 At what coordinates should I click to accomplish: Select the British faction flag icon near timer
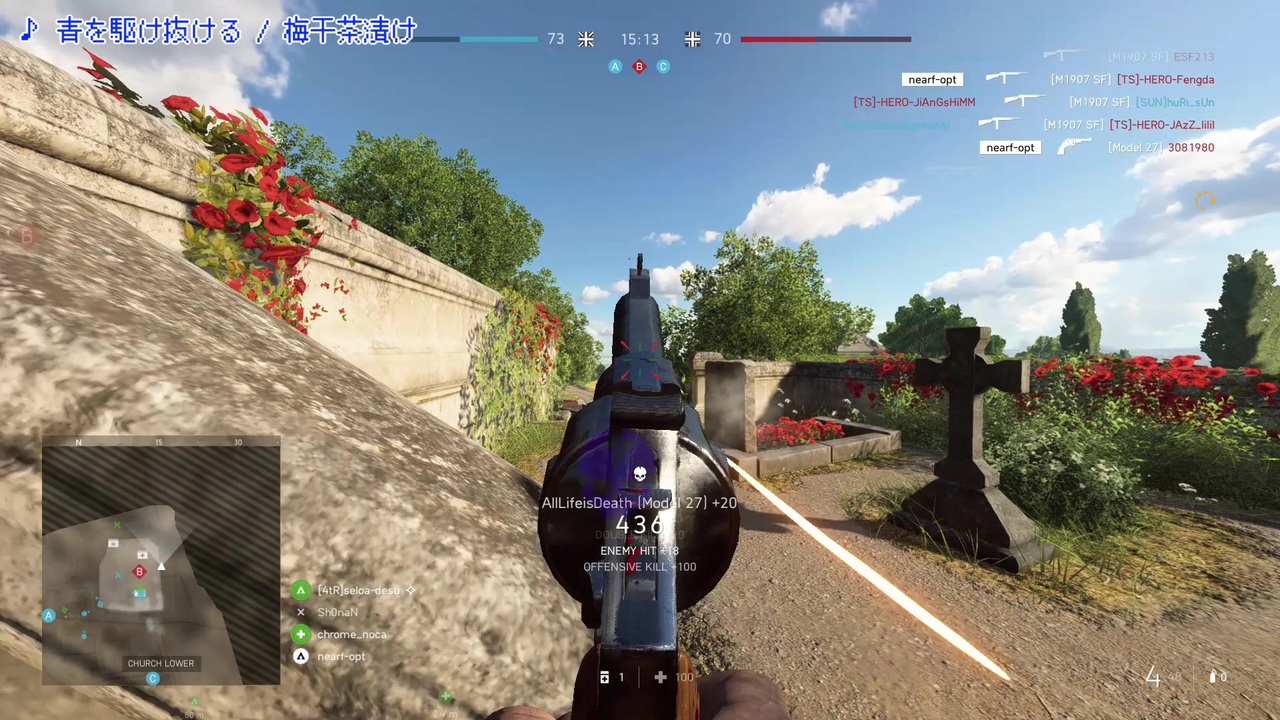(x=586, y=39)
